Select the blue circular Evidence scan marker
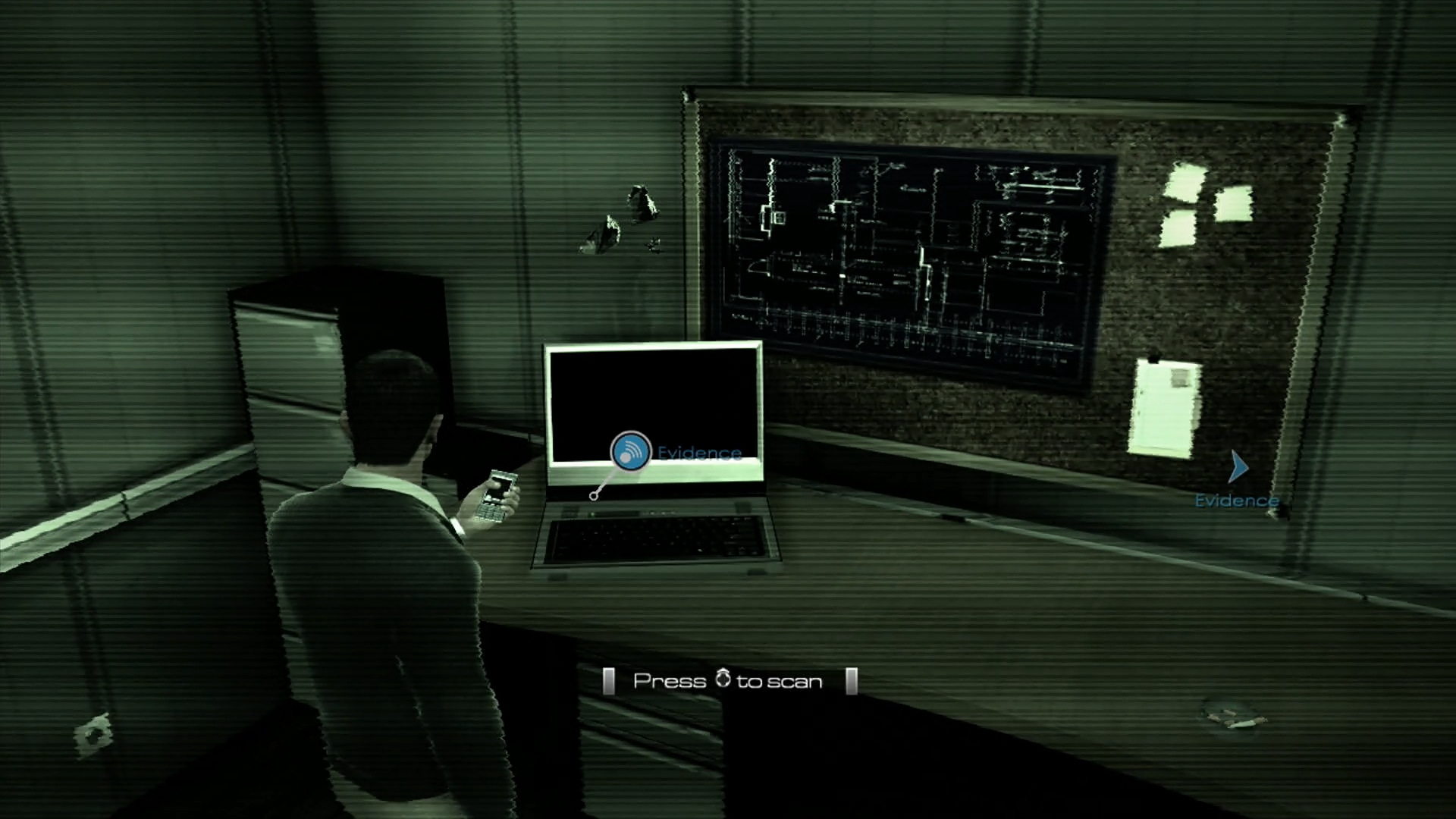This screenshot has height=819, width=1456. 630,452
